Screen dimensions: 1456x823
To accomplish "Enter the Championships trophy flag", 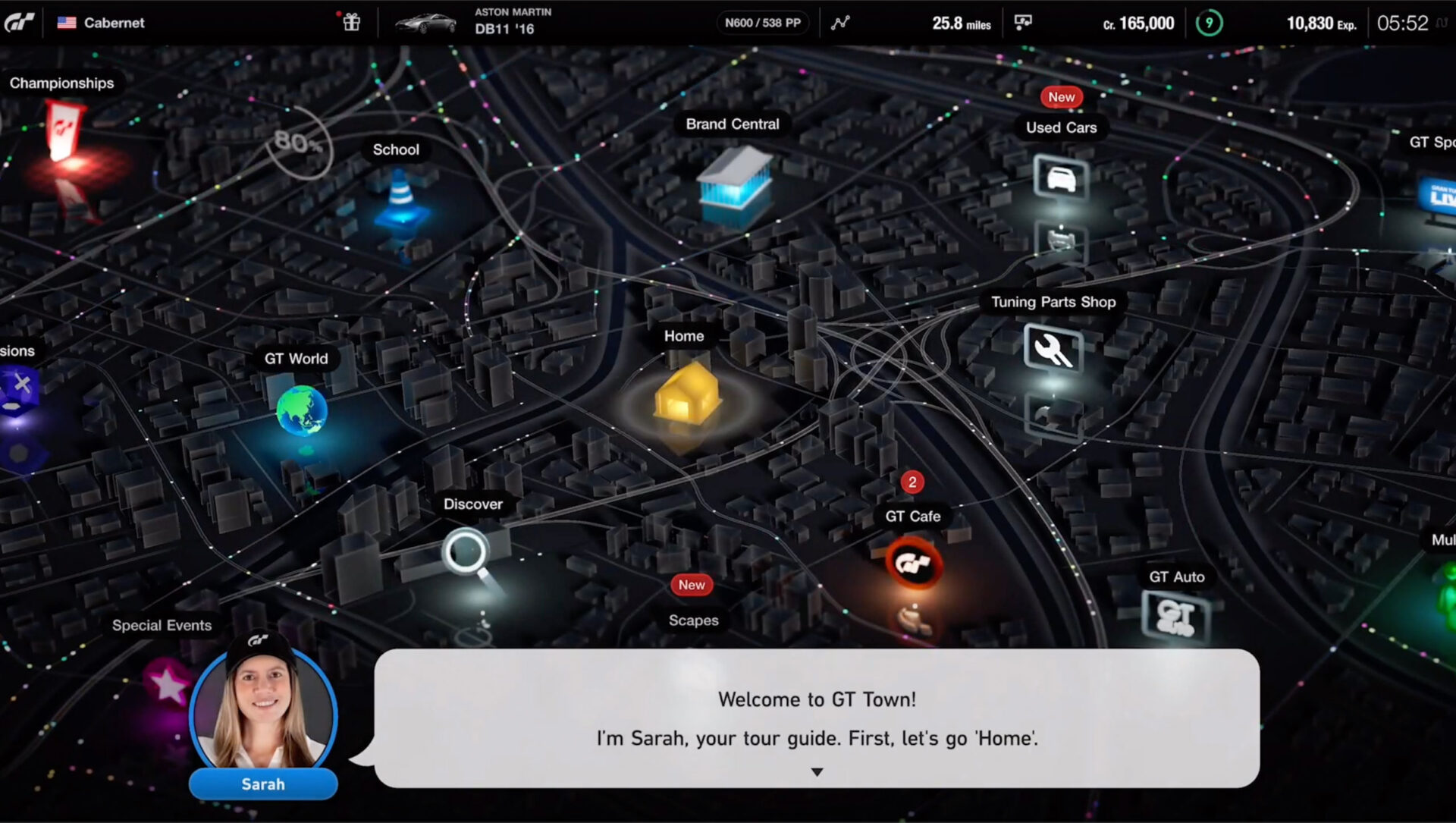I will pos(64,130).
